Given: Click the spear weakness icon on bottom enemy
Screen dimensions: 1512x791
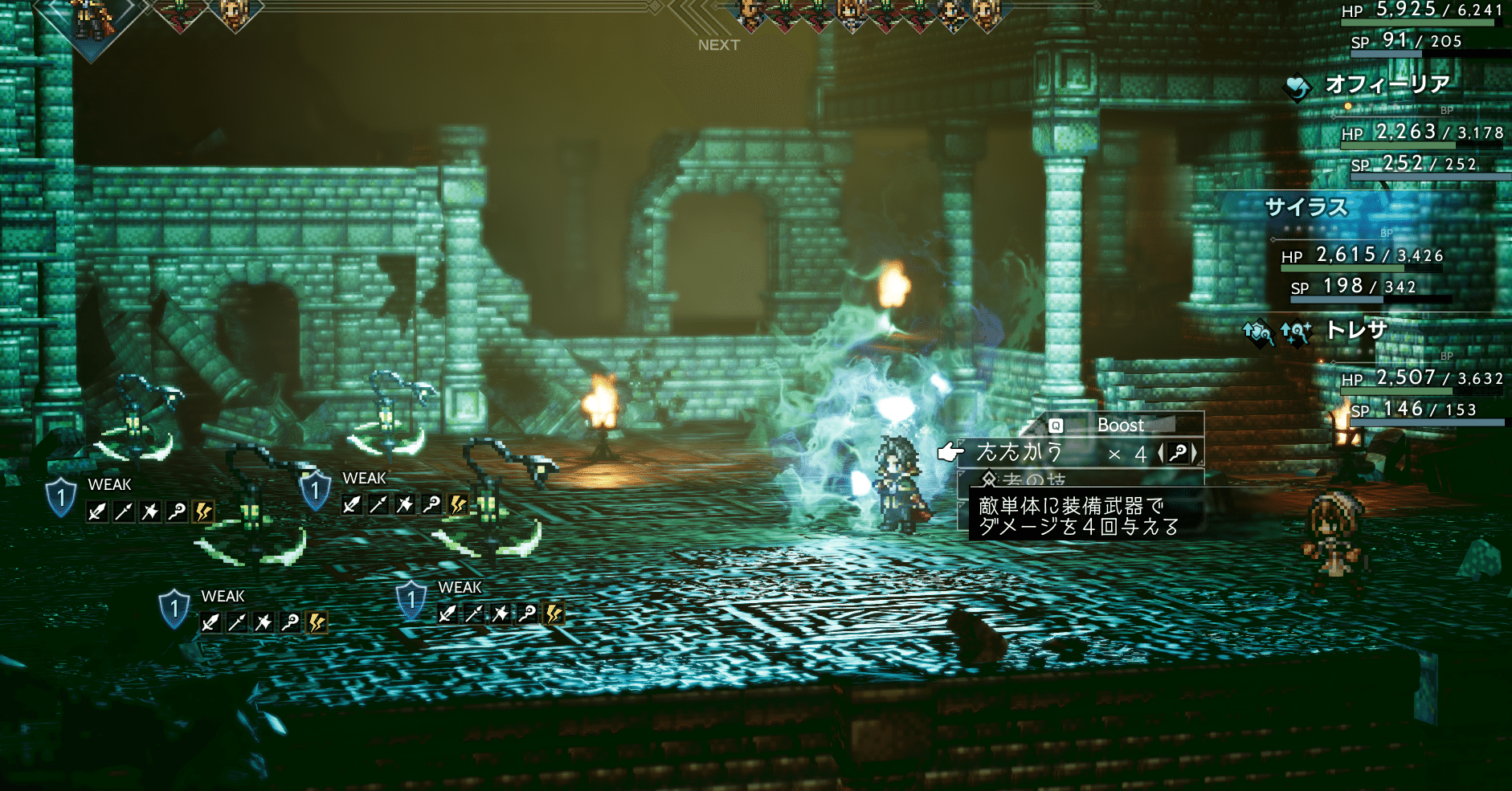Looking at the screenshot, I should (x=473, y=612).
